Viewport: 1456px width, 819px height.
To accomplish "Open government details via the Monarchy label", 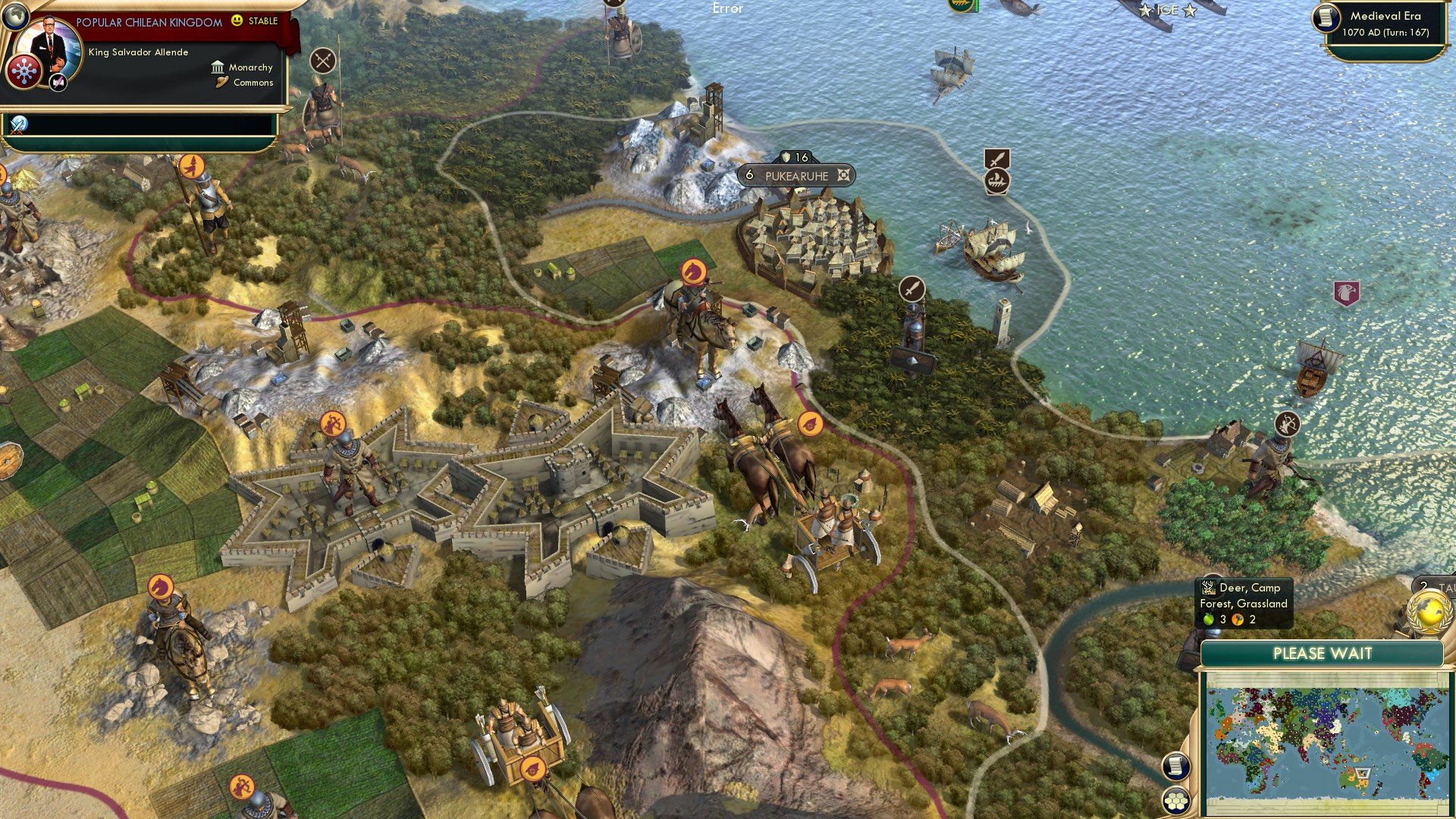I will (250, 67).
